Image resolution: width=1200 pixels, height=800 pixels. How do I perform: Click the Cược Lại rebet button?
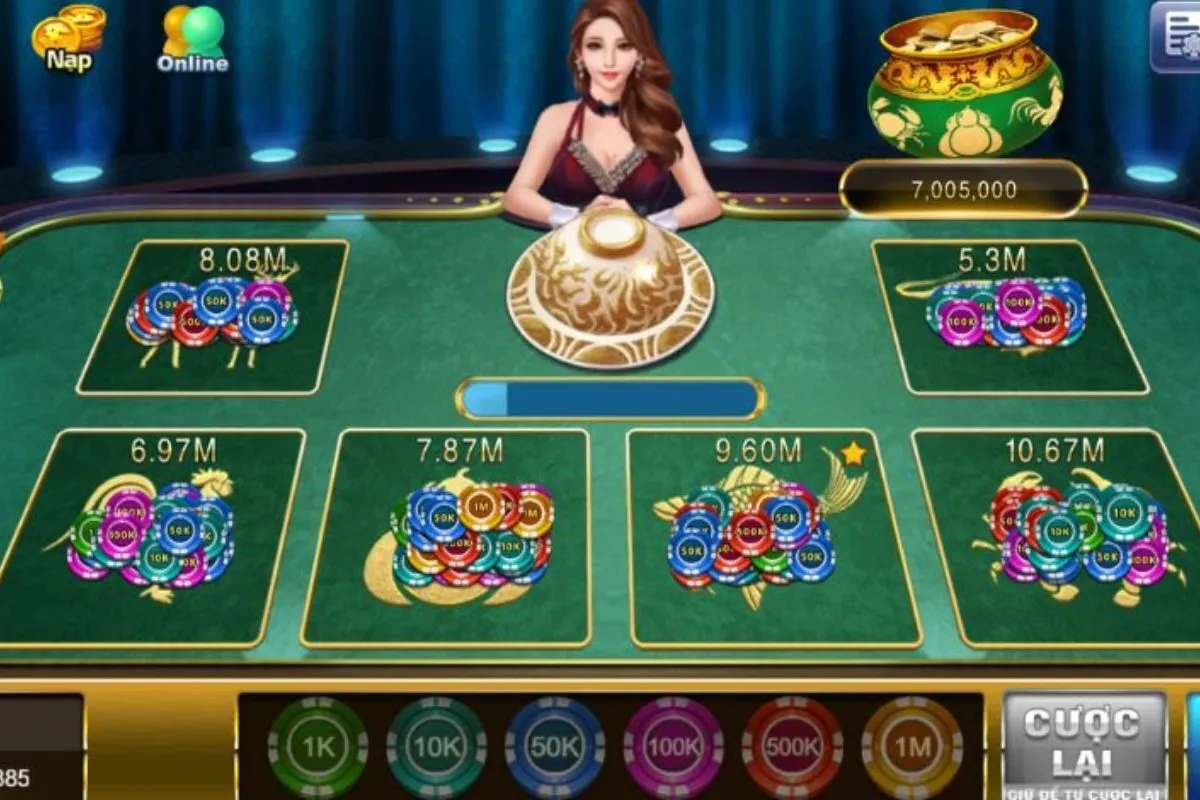coord(1084,743)
